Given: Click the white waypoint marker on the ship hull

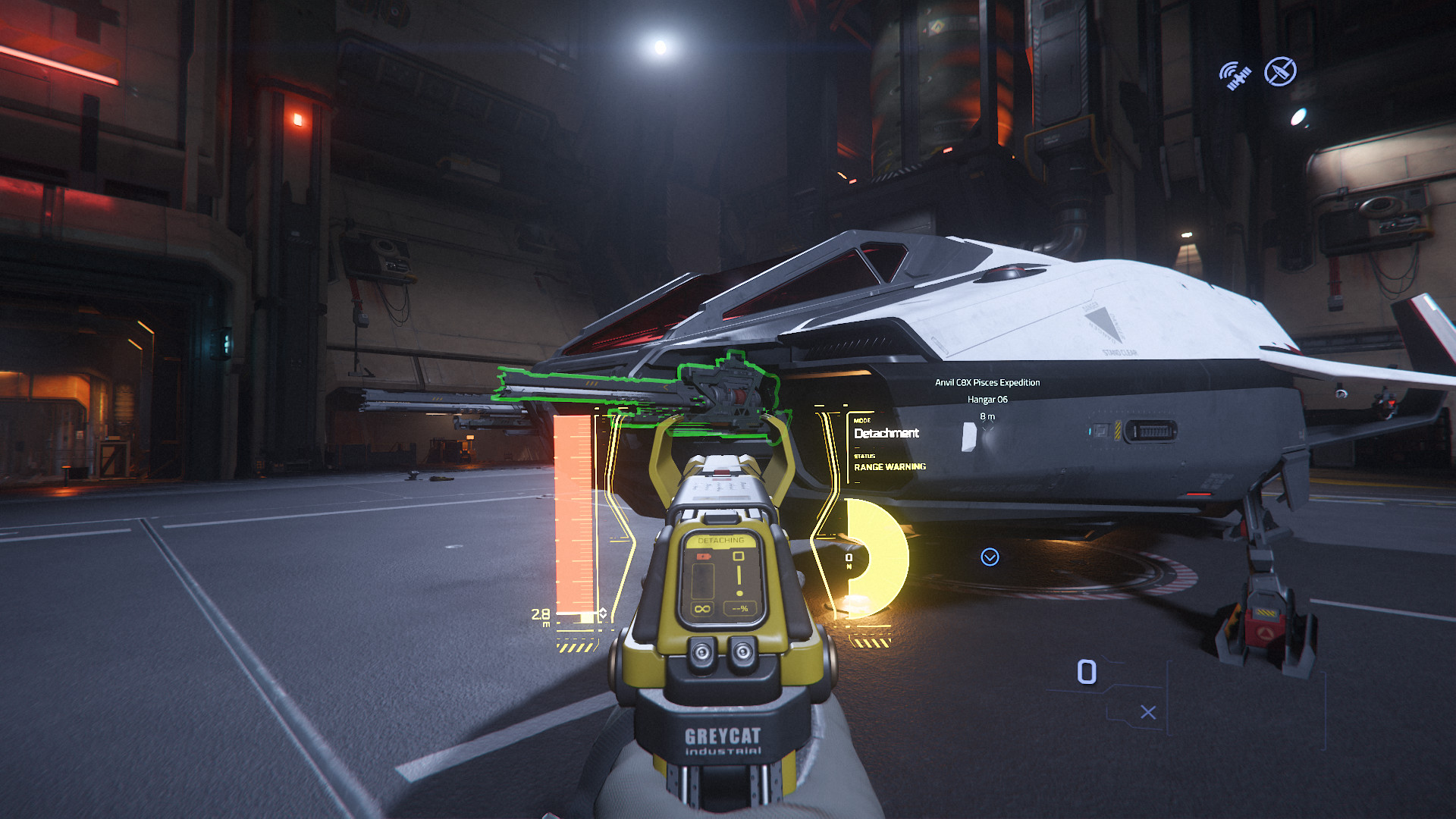Looking at the screenshot, I should (x=970, y=435).
